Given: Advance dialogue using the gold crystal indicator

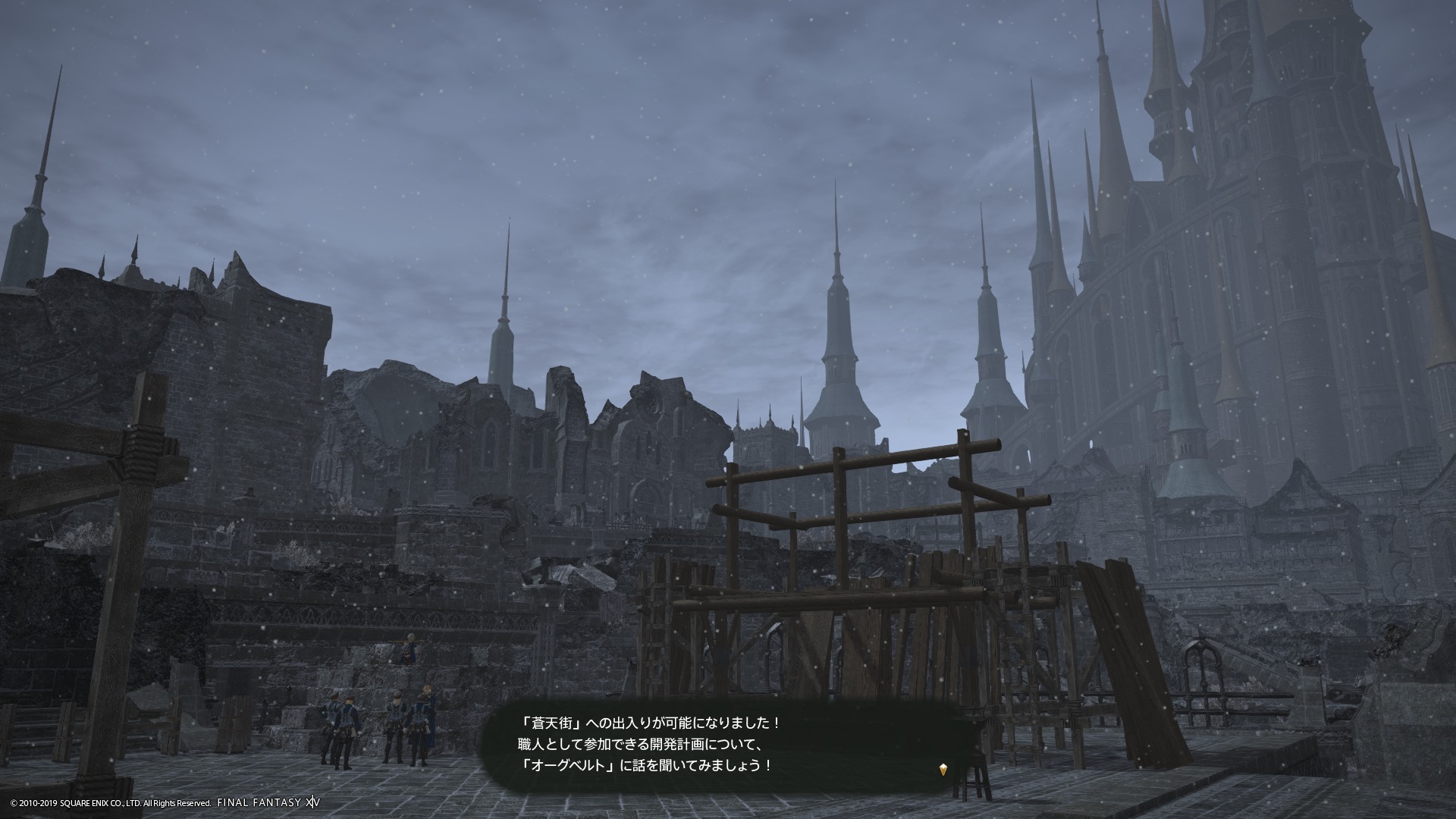Looking at the screenshot, I should [943, 770].
